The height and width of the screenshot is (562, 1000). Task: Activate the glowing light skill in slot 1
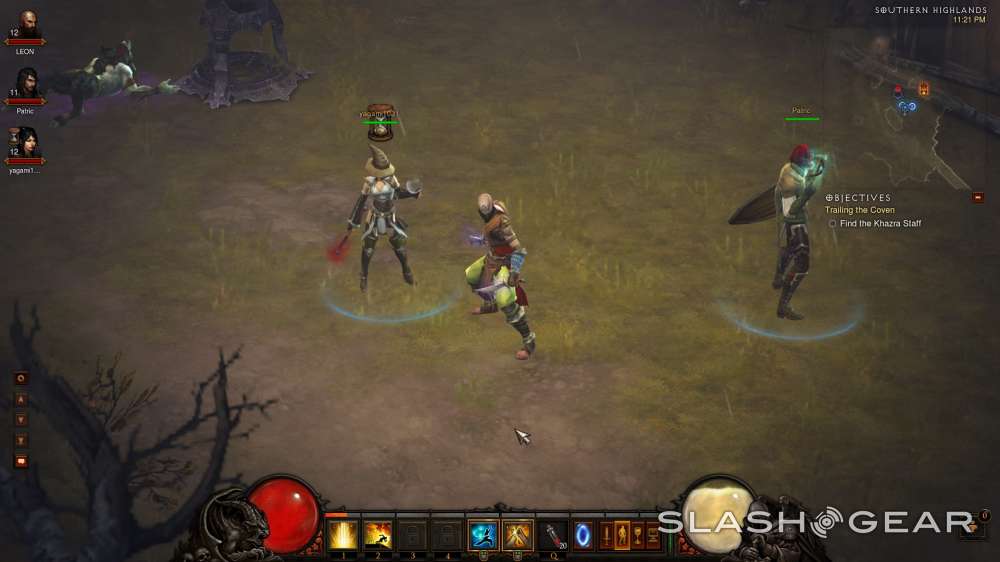[342, 536]
